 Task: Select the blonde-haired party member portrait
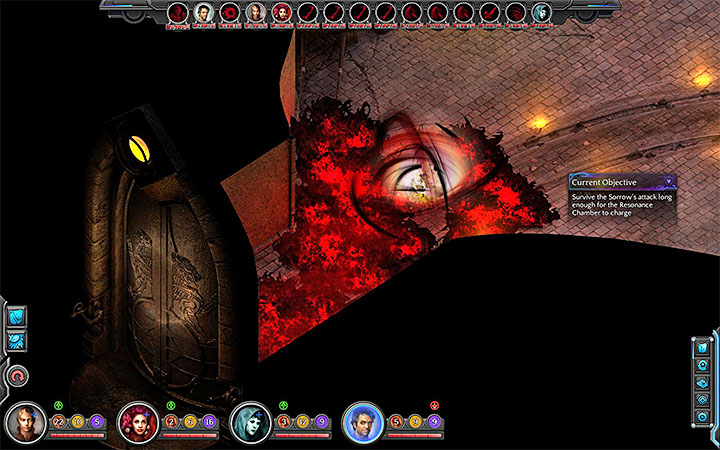point(26,423)
